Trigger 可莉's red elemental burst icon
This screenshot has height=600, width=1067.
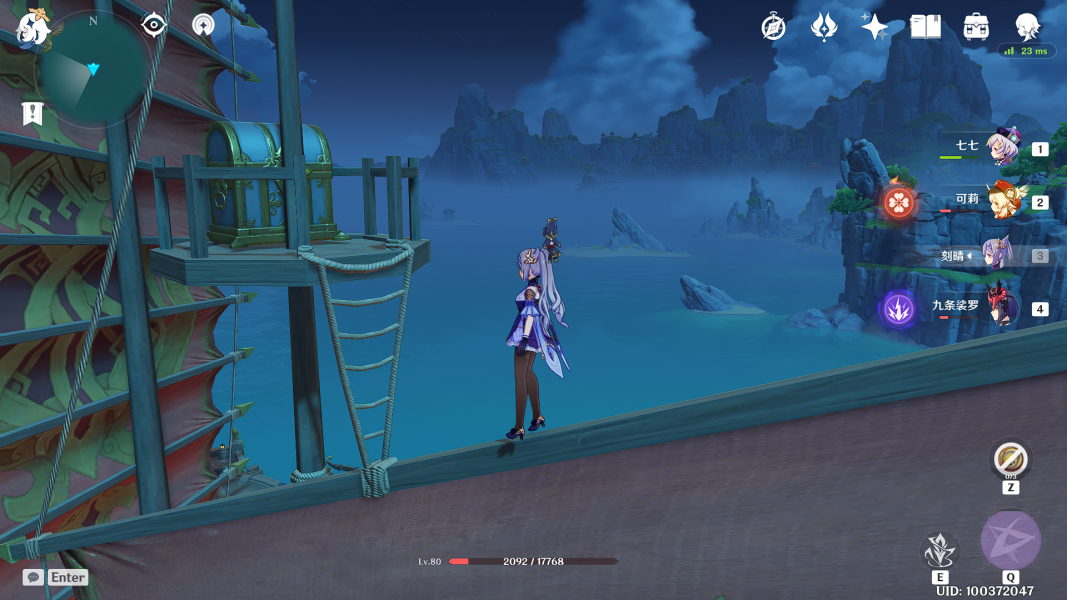pos(899,202)
